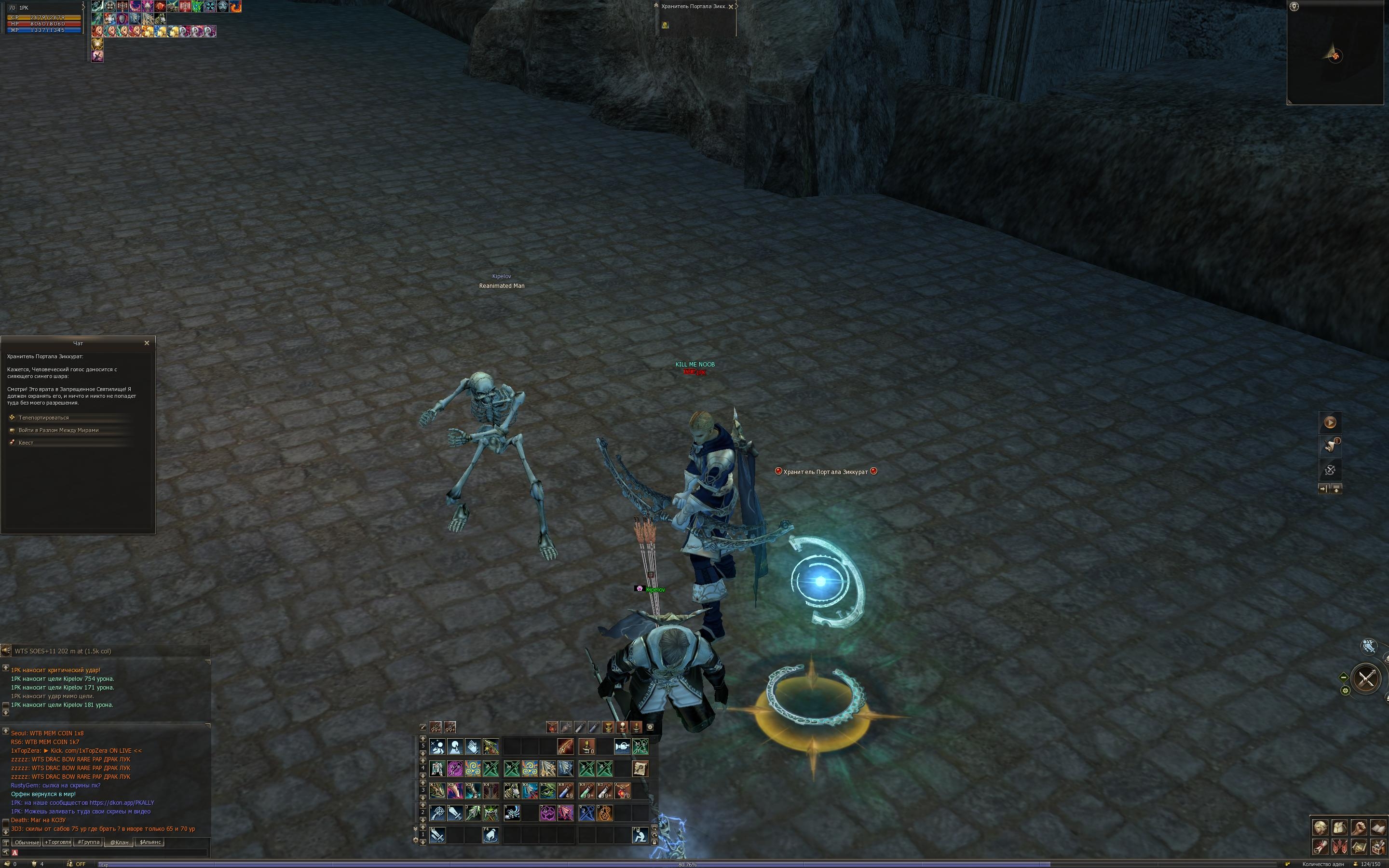
Task: Click the orange play button on the side panel
Action: click(x=1330, y=422)
